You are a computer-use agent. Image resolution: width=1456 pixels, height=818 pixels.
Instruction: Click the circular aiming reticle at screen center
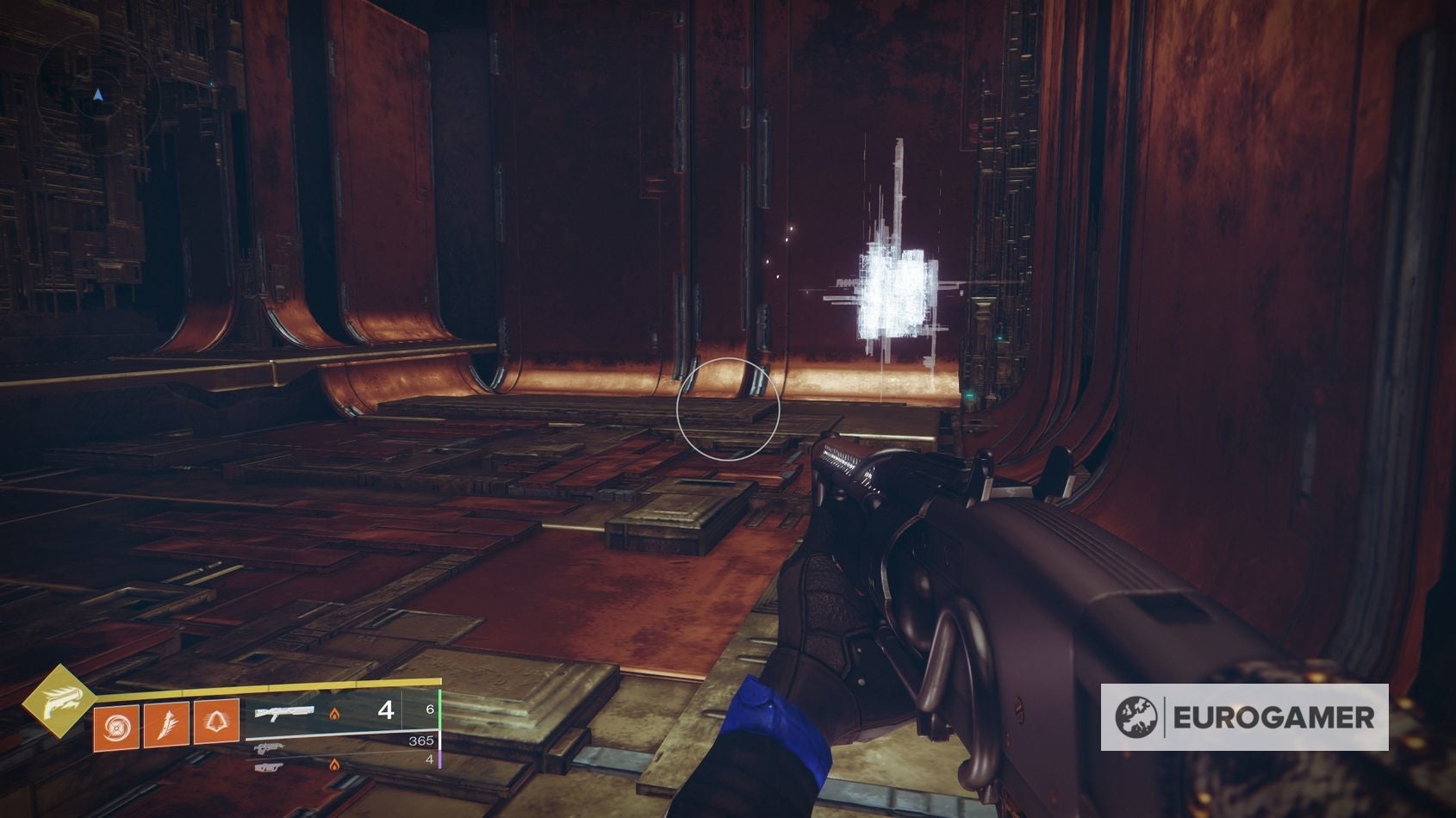(x=728, y=409)
